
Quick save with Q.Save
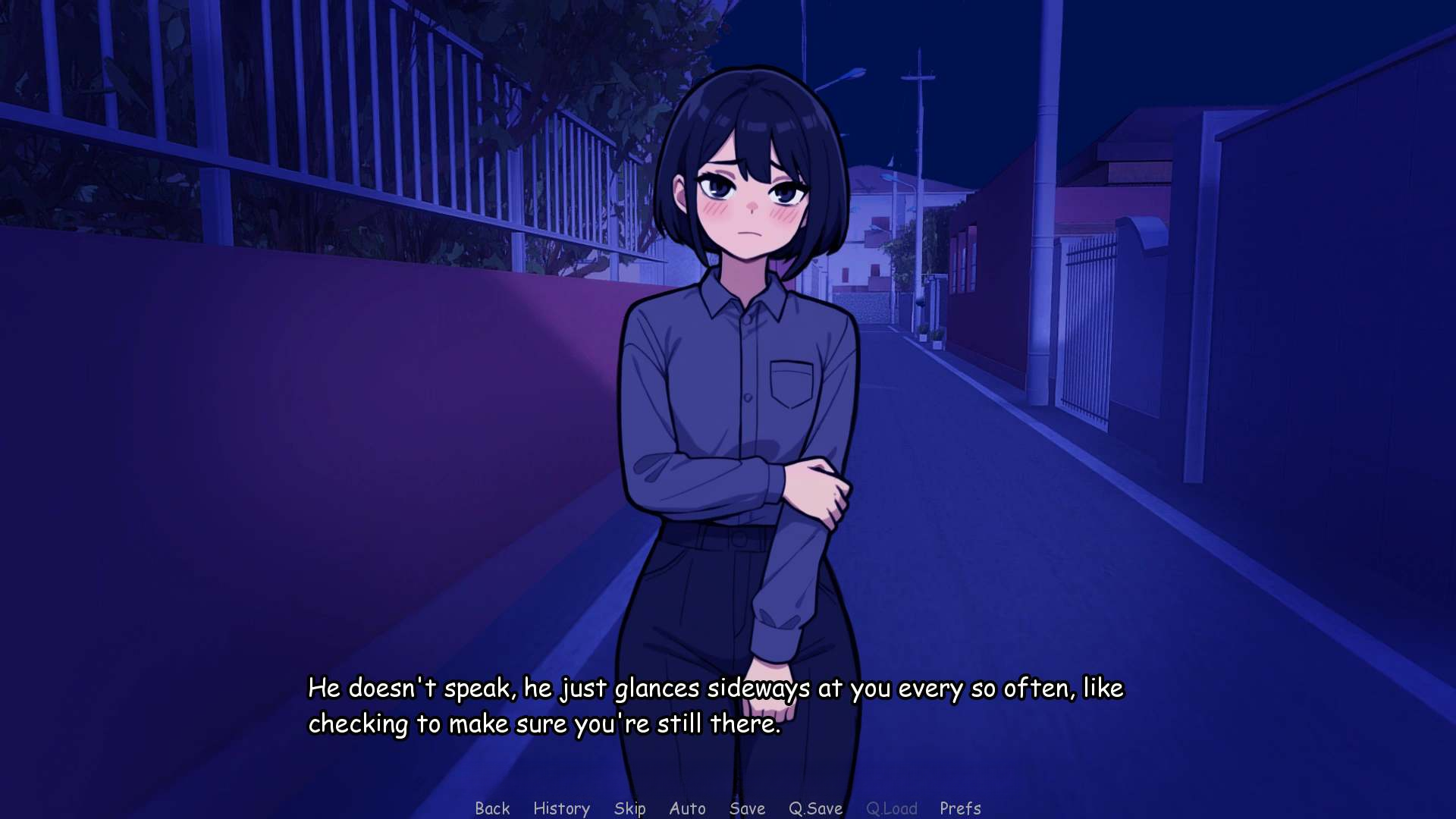point(815,808)
